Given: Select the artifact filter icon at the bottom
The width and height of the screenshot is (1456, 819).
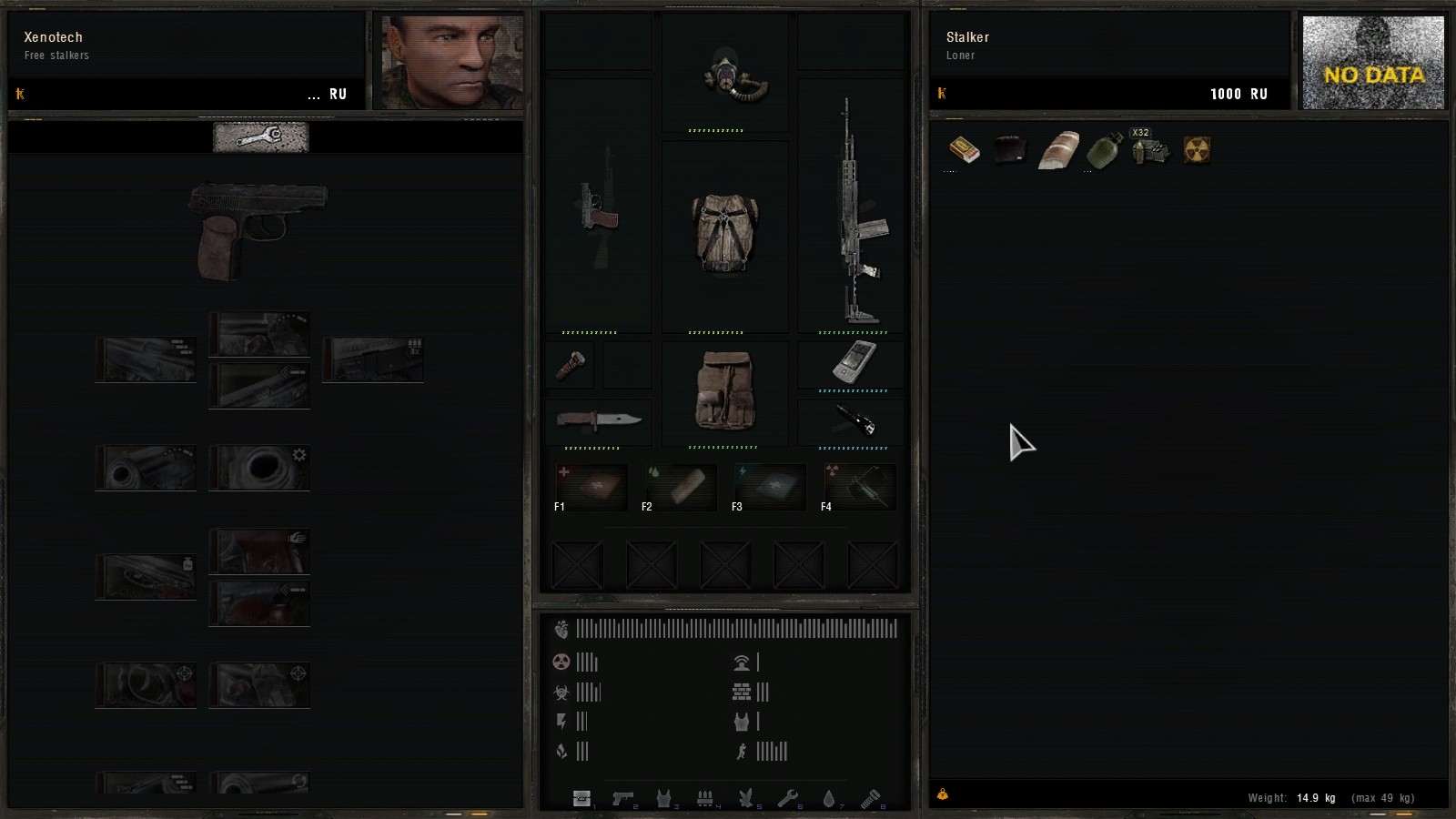Looking at the screenshot, I should click(x=749, y=798).
